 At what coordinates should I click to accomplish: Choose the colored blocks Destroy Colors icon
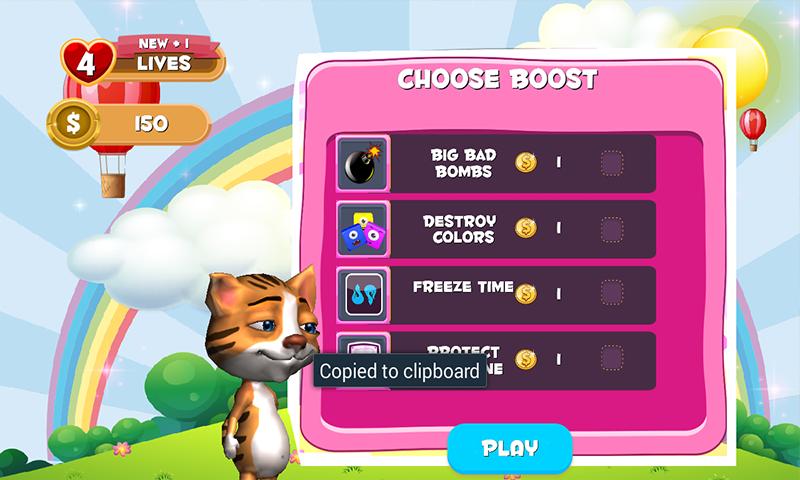click(361, 229)
